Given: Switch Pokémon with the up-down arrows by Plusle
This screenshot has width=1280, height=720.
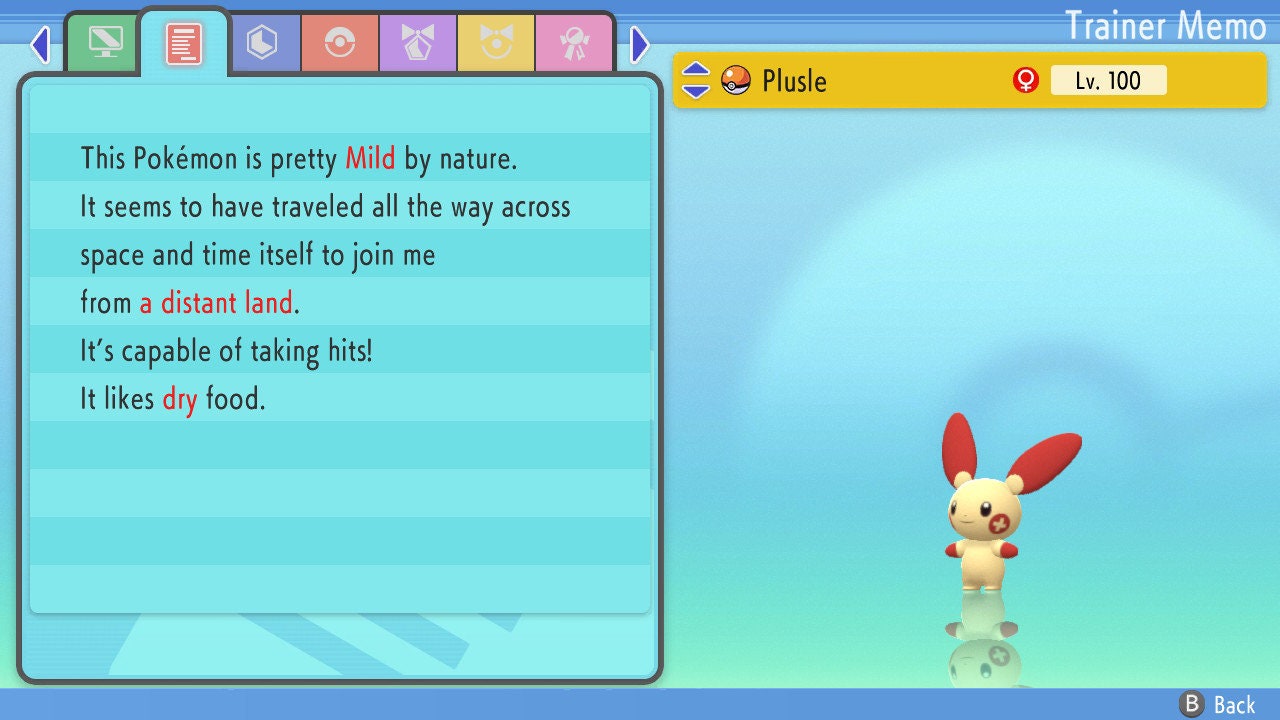Looking at the screenshot, I should [696, 80].
